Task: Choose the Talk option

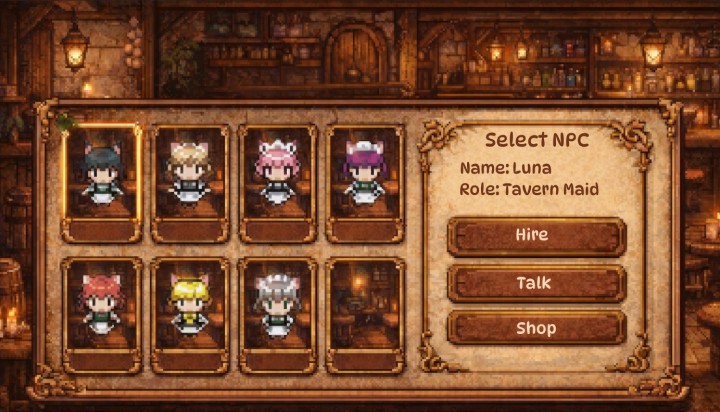Action: [x=537, y=283]
